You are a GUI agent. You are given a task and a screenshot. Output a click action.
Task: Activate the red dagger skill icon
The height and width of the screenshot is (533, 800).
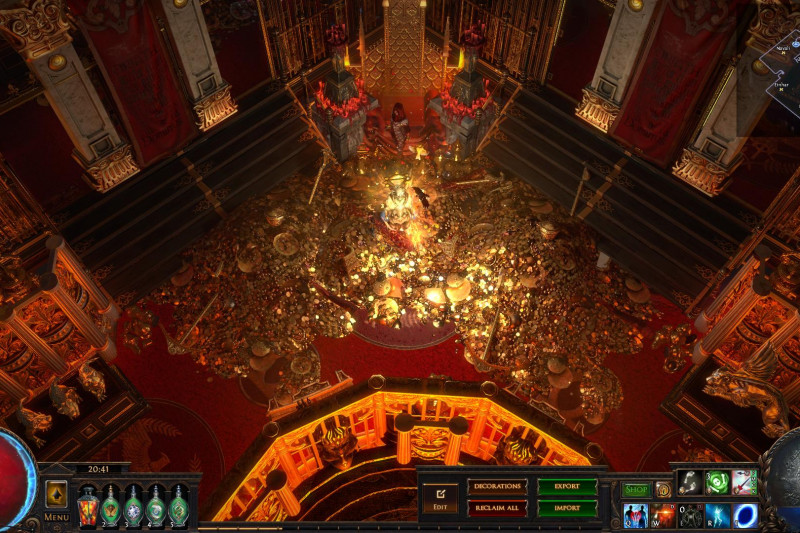744,482
